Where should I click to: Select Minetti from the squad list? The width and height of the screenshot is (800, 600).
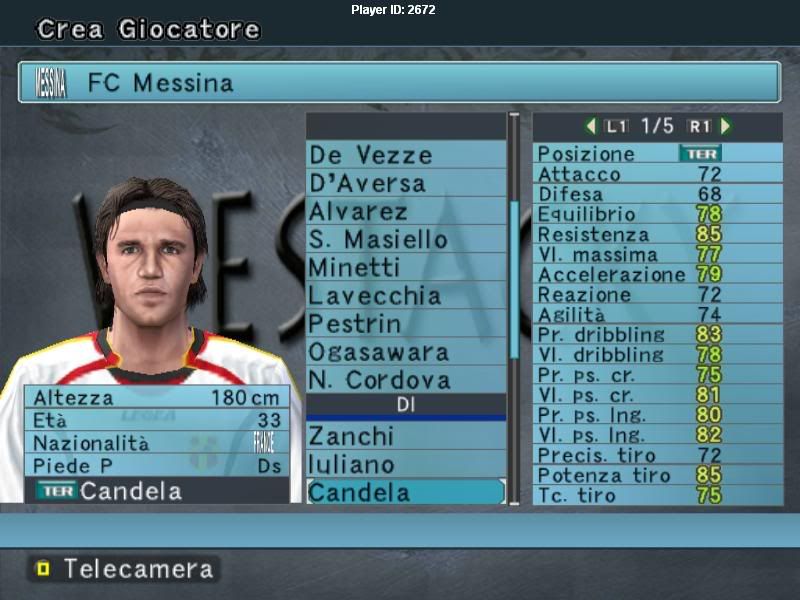click(x=405, y=267)
